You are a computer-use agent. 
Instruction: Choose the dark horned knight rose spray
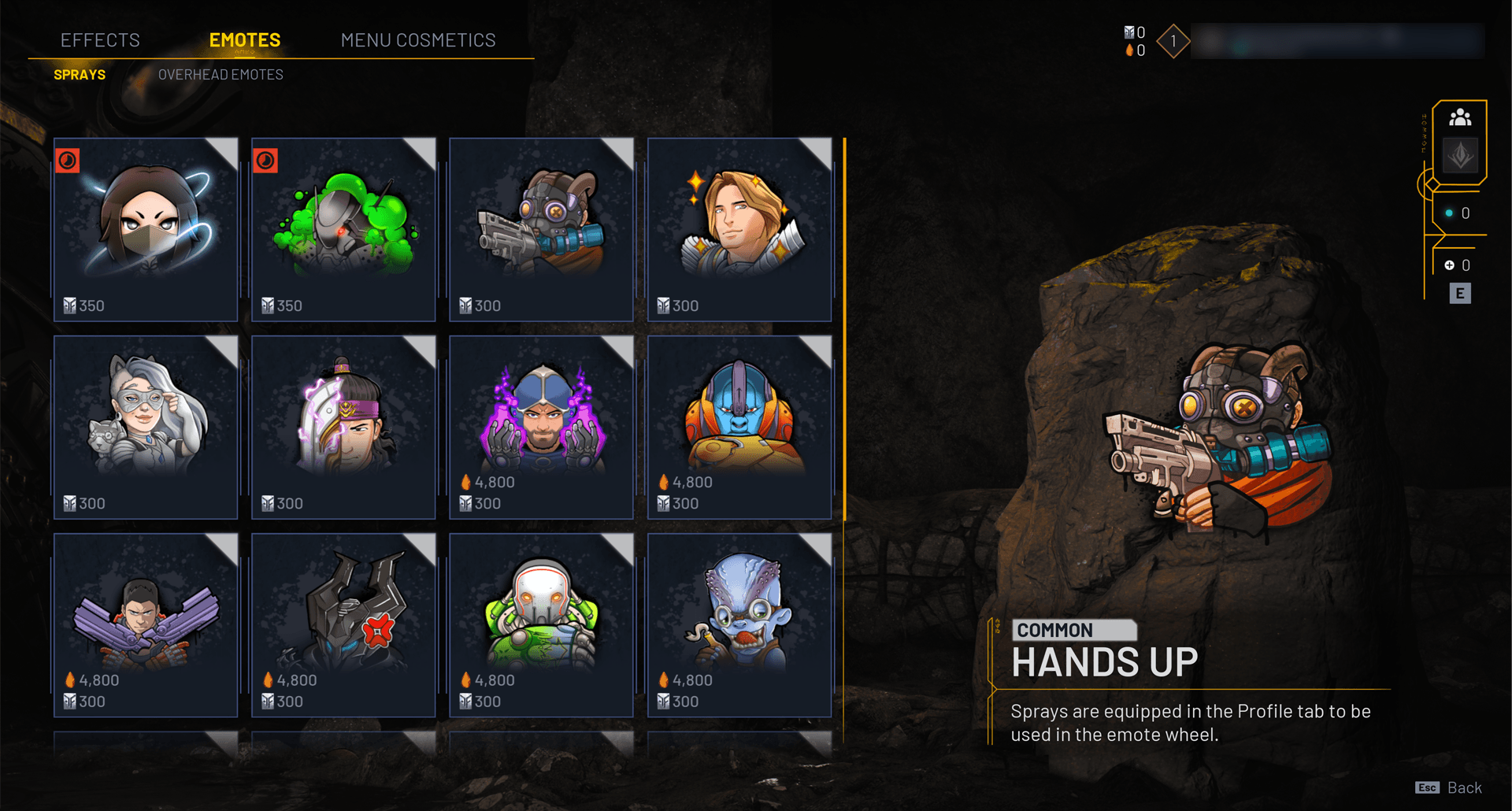343,624
